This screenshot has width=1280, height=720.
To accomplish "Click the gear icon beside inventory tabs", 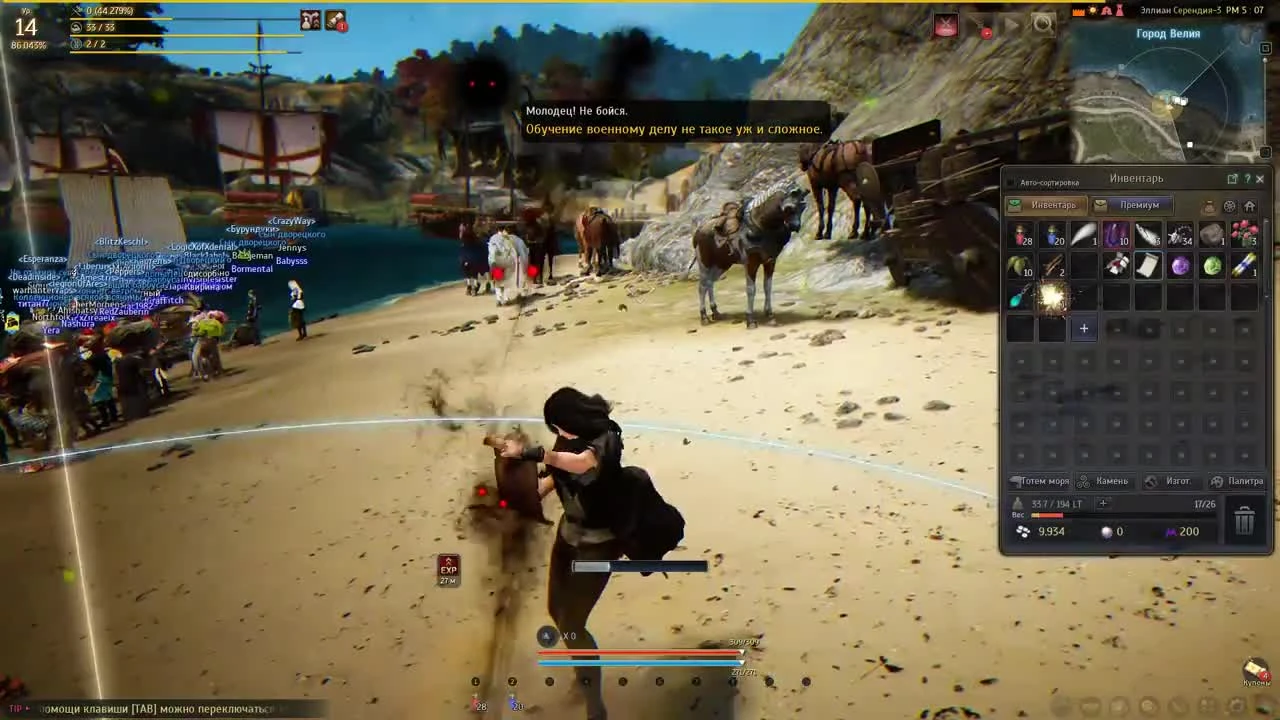I will pyautogui.click(x=1229, y=207).
